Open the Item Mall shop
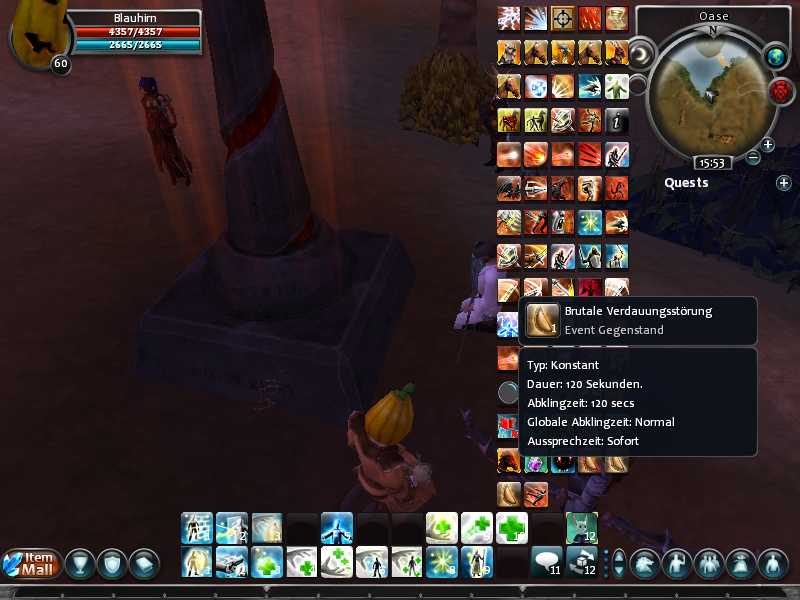This screenshot has width=800, height=600. pyautogui.click(x=30, y=563)
